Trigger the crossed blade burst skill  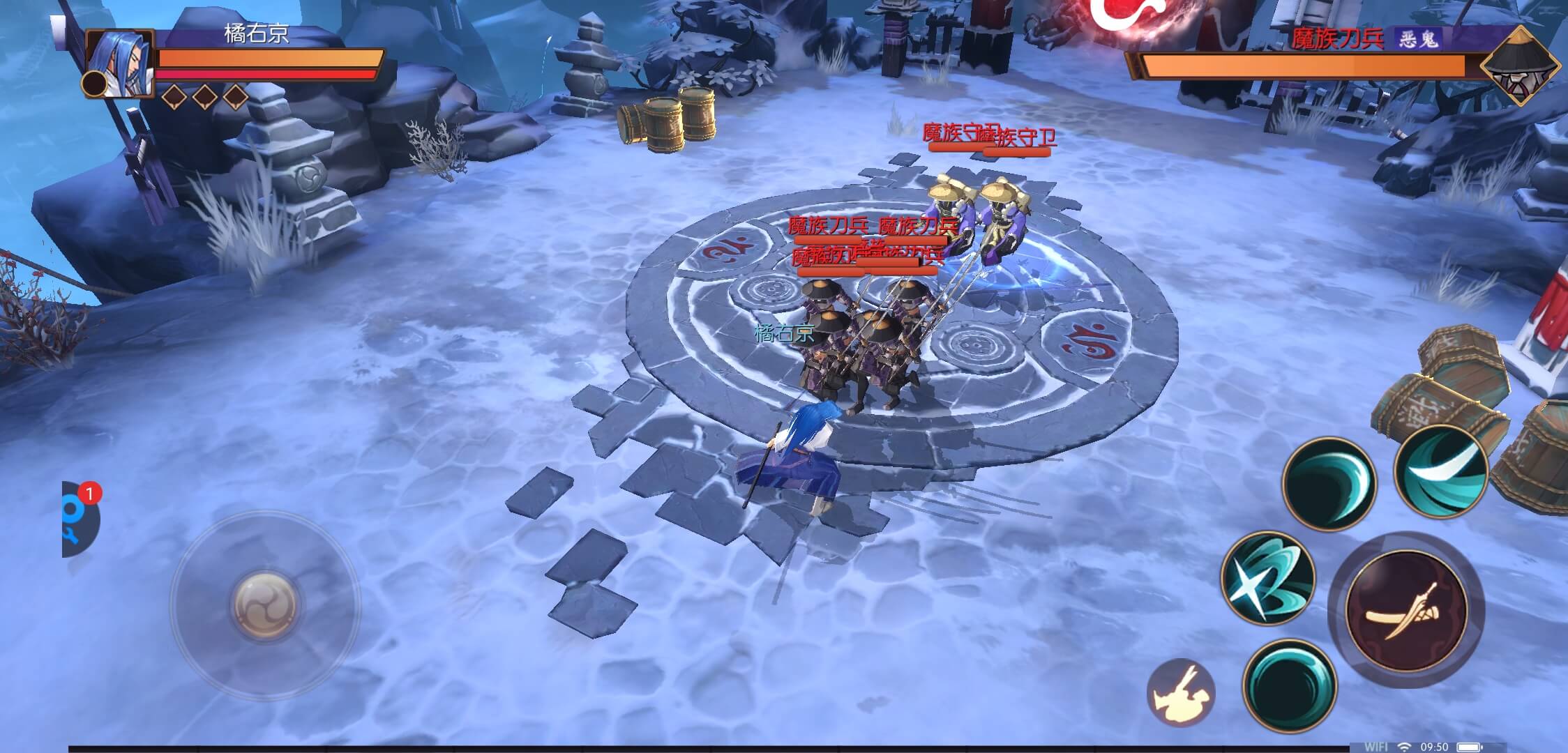pos(1267,578)
